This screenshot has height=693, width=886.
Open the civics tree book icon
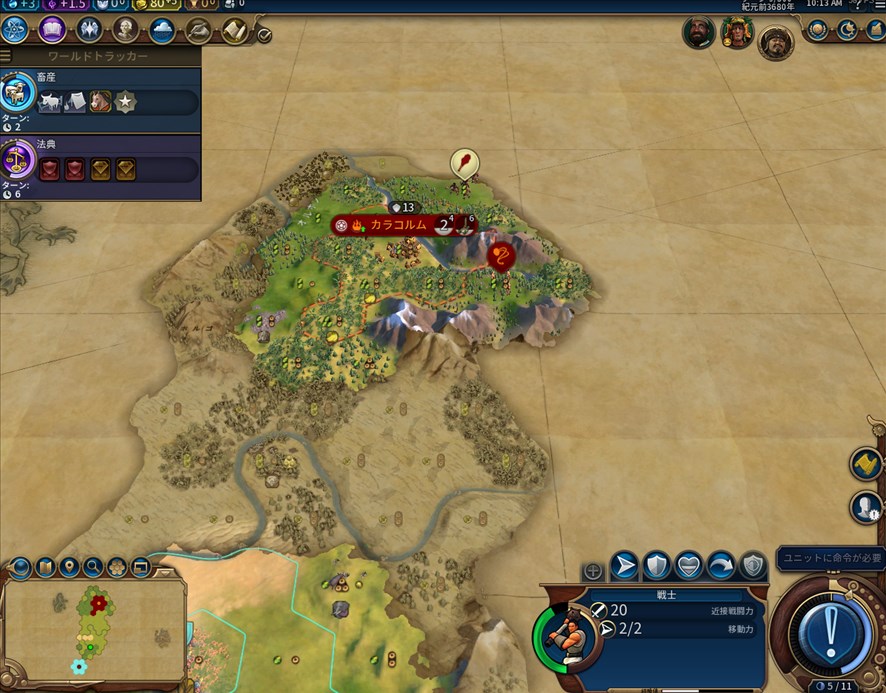point(52,30)
